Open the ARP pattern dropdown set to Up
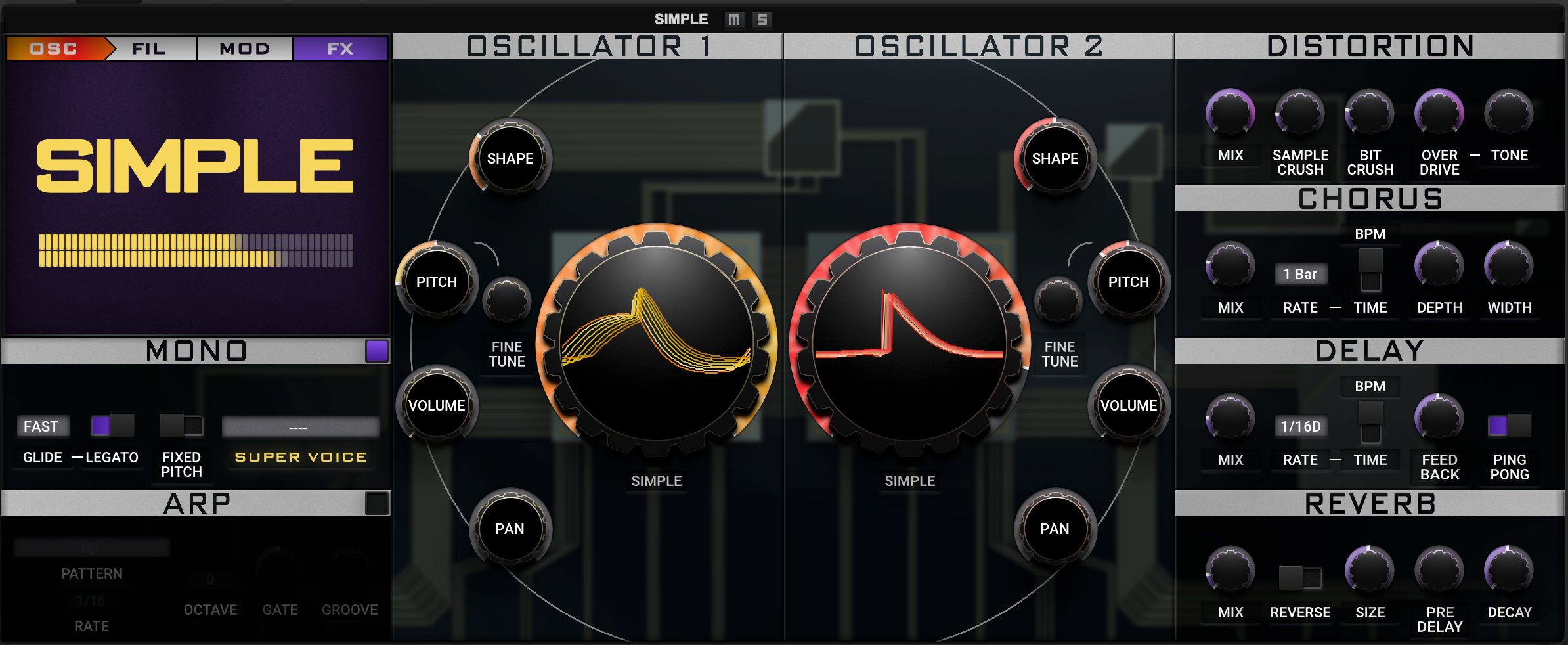This screenshot has width=1568, height=645. [92, 547]
